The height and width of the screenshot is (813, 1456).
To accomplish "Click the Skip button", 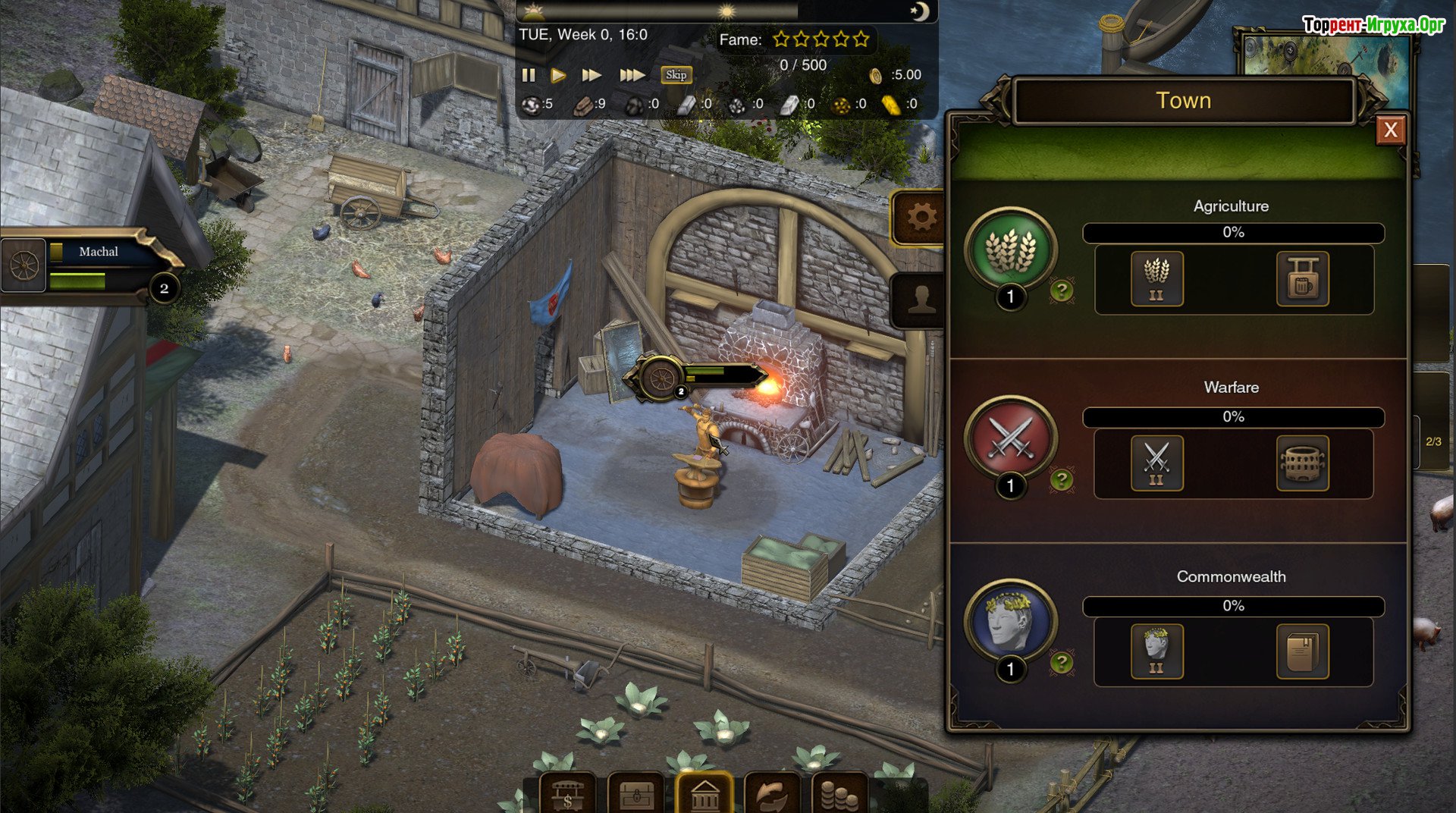I will pyautogui.click(x=676, y=75).
